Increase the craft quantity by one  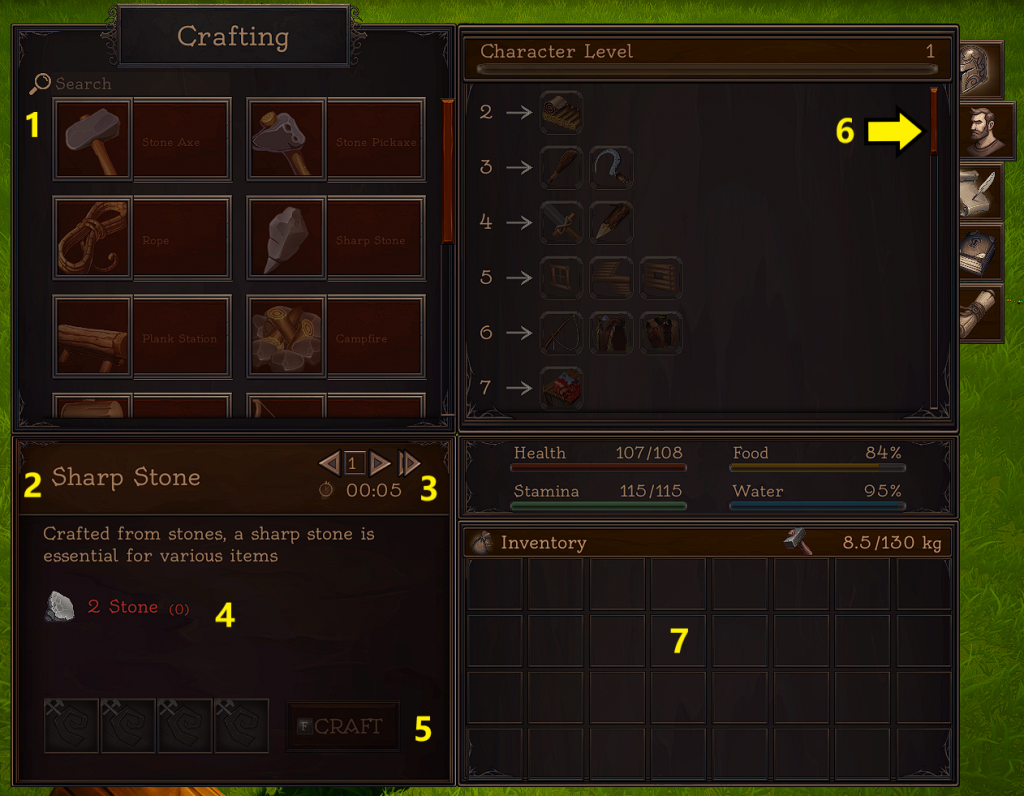point(379,463)
